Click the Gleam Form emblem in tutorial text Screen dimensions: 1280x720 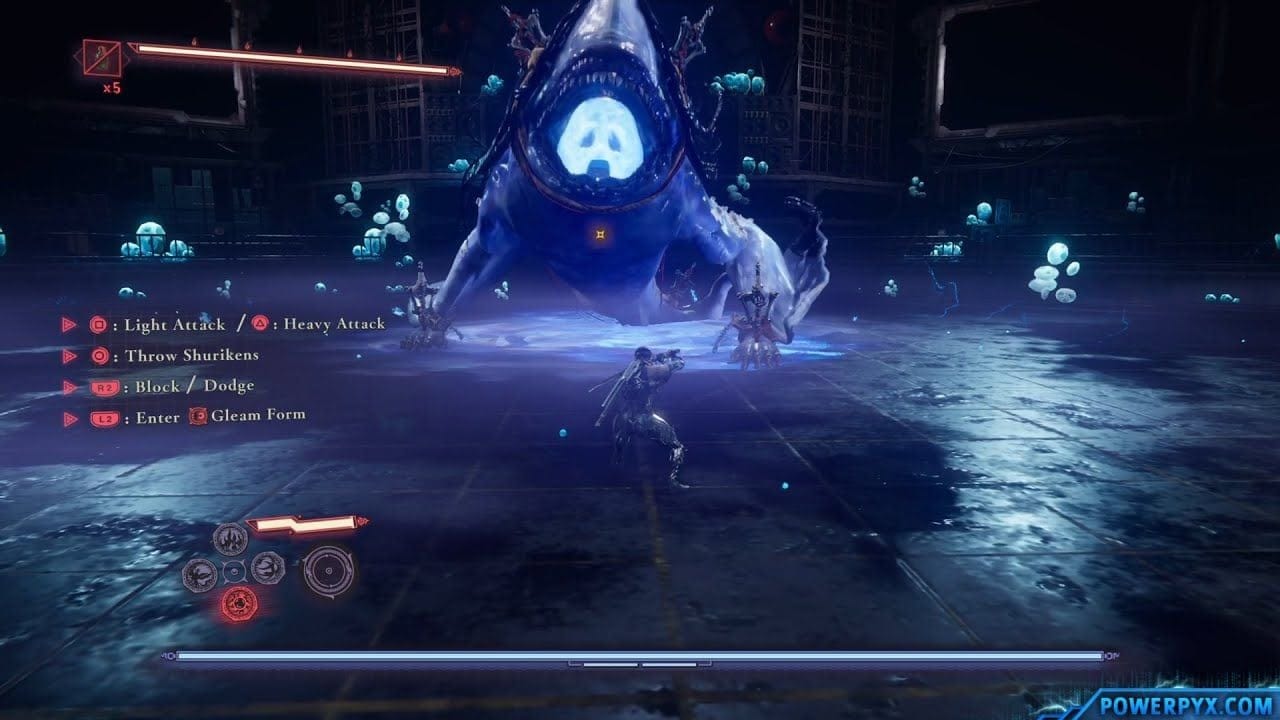point(197,417)
